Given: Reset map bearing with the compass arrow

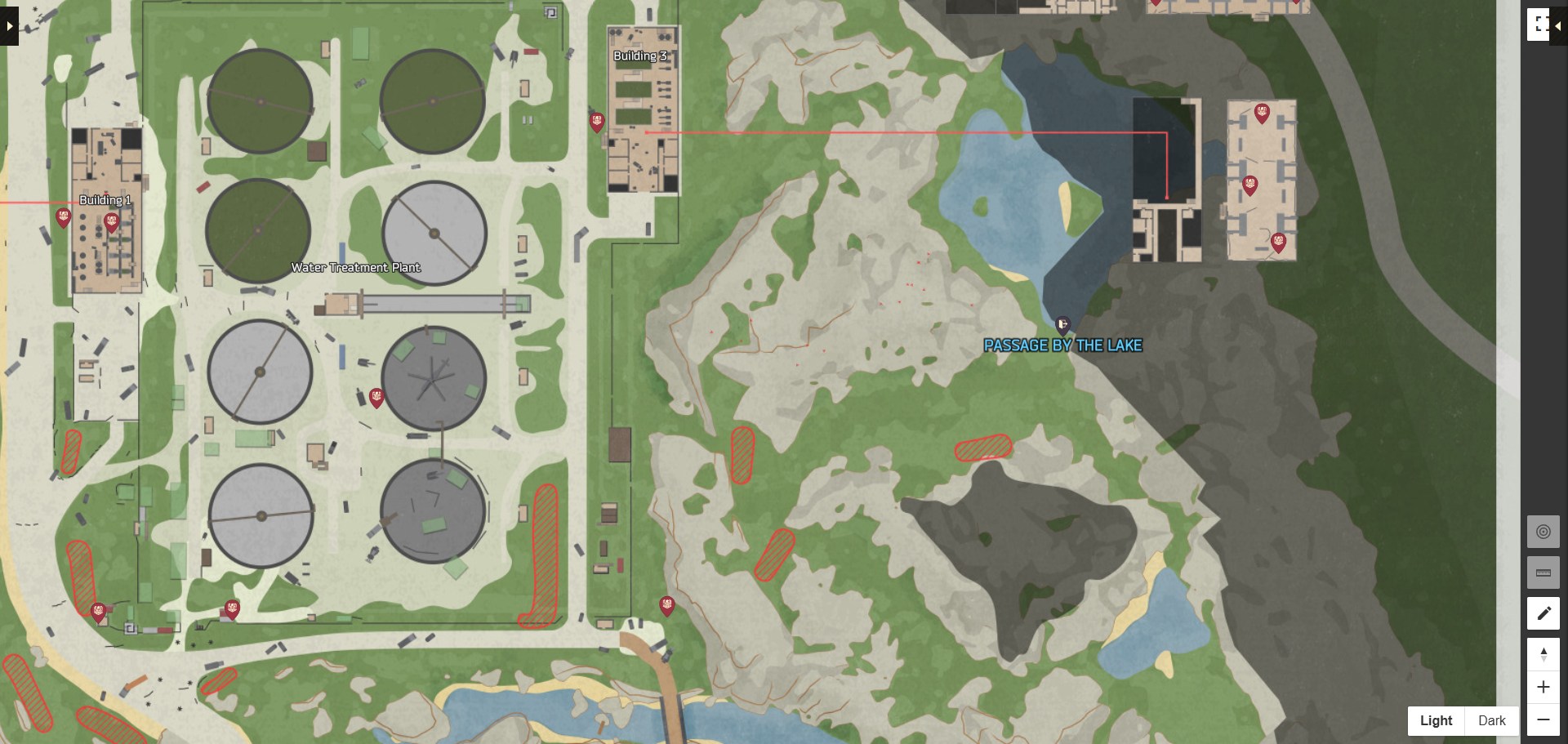Looking at the screenshot, I should coord(1543,655).
